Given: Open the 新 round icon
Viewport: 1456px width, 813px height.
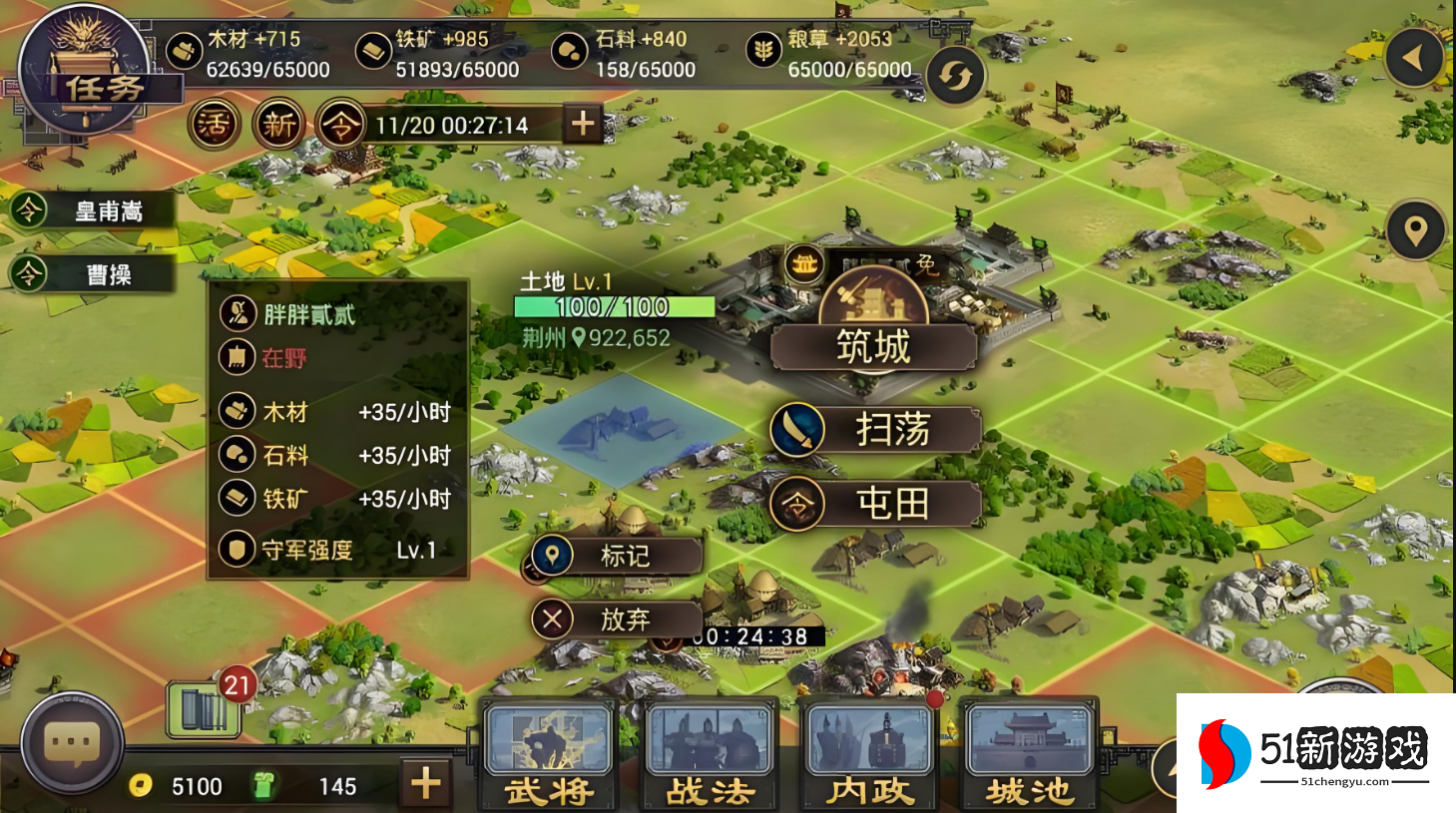Looking at the screenshot, I should click(x=278, y=125).
